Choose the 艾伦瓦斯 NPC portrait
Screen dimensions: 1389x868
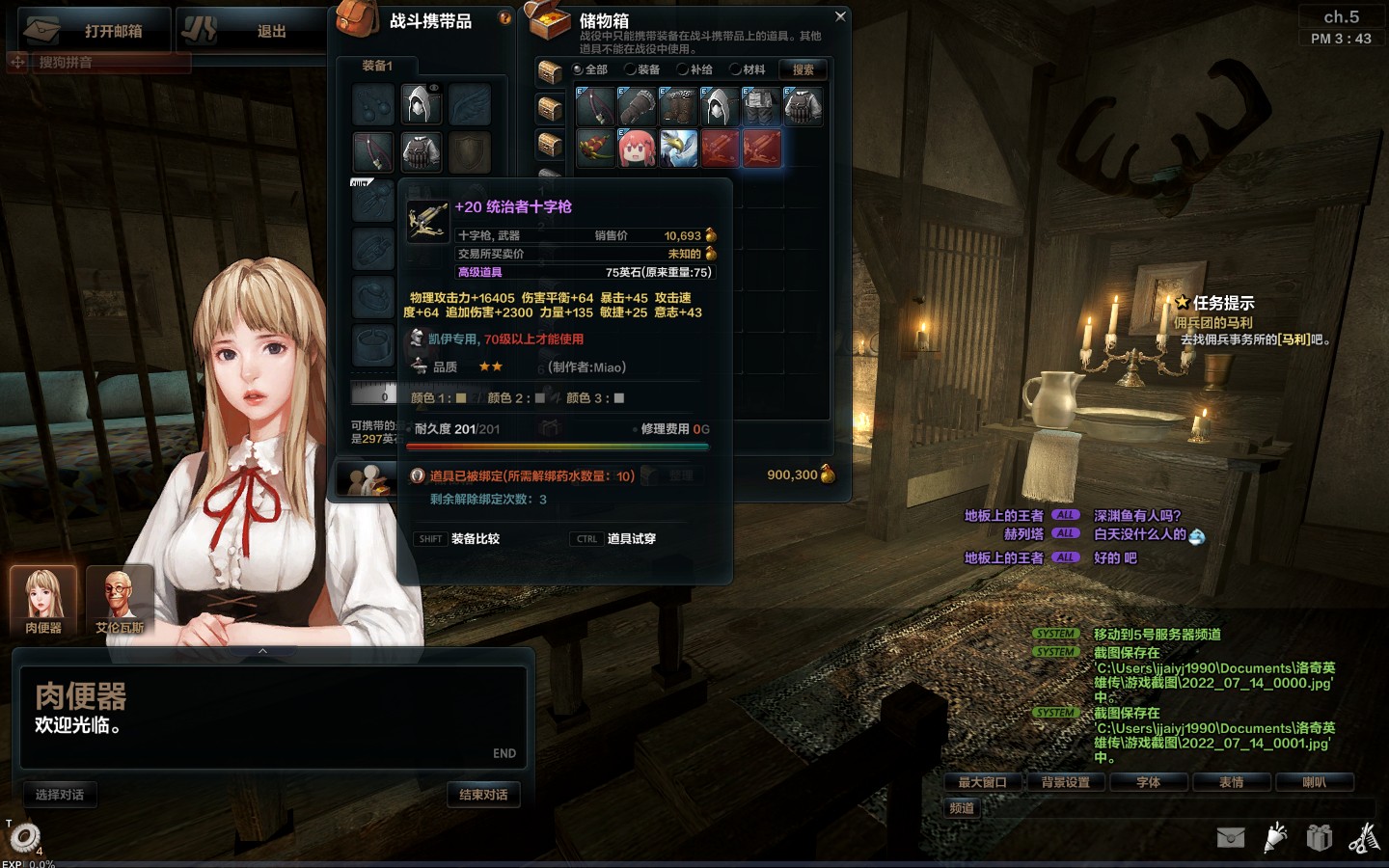coord(120,602)
